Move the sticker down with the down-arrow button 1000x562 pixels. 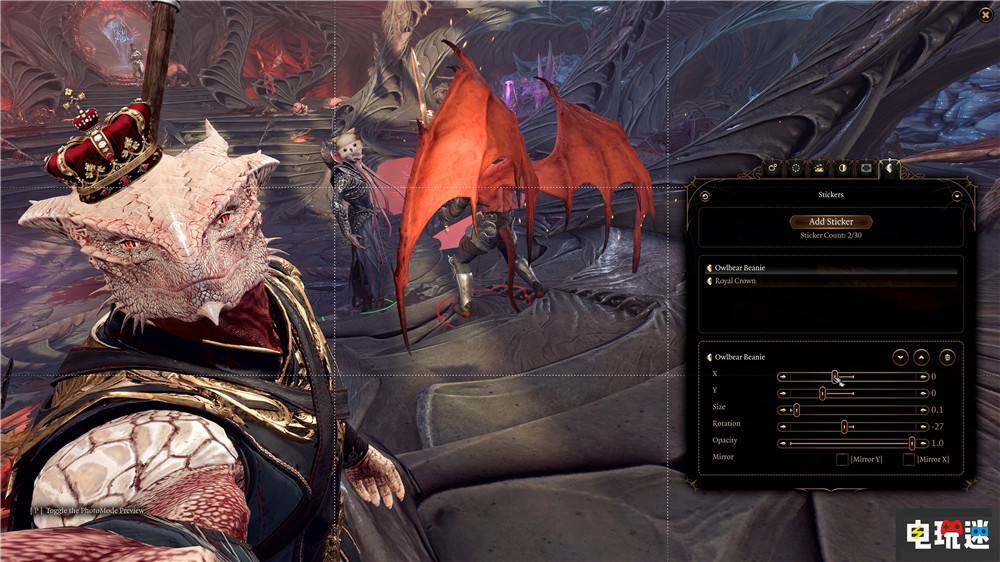pyautogui.click(x=900, y=357)
